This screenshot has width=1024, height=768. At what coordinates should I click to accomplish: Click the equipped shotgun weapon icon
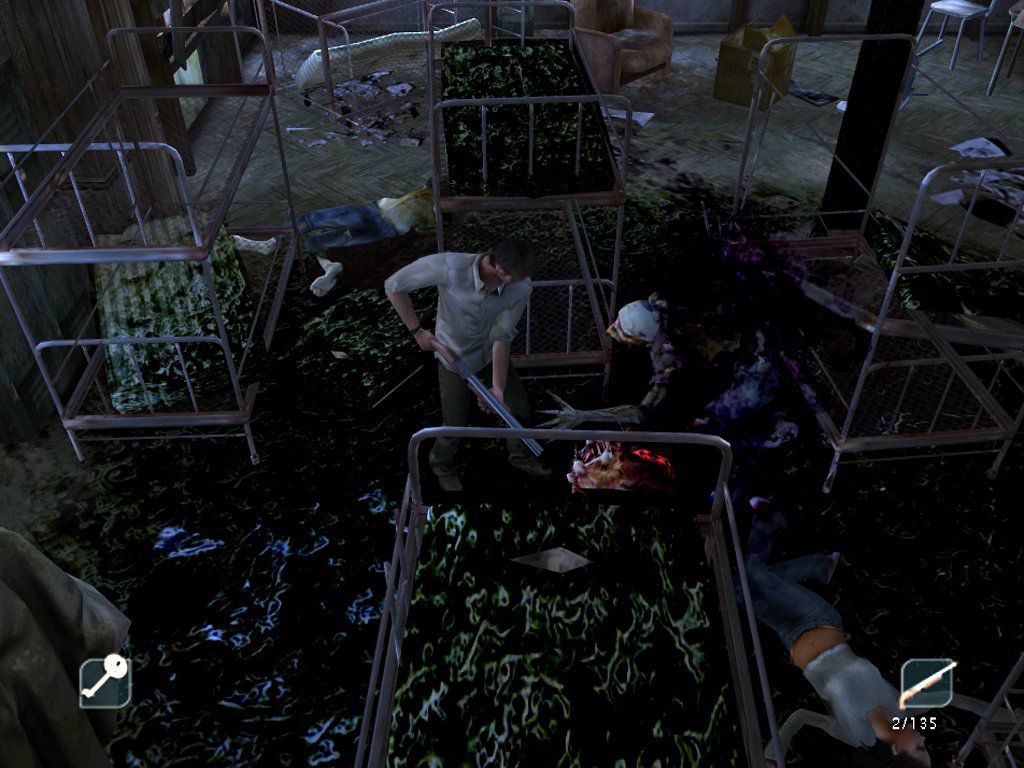[925, 684]
